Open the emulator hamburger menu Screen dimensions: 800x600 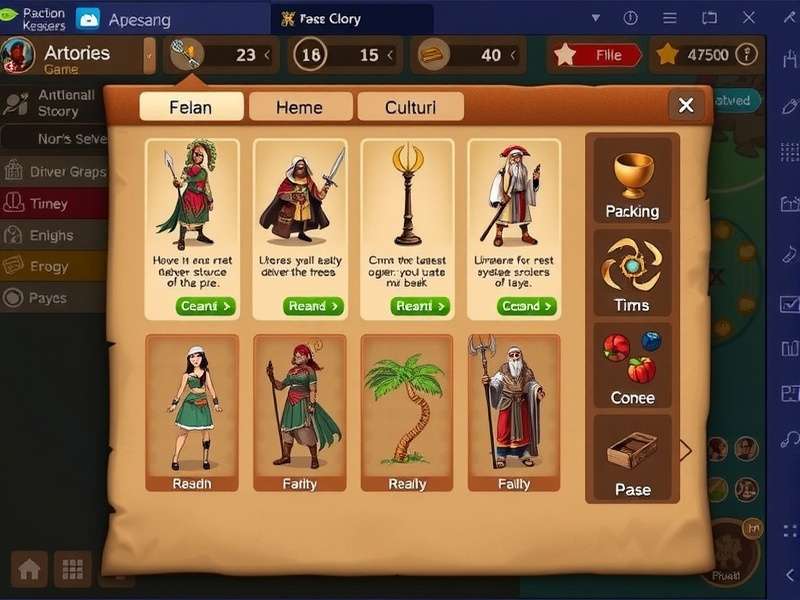pyautogui.click(x=670, y=18)
